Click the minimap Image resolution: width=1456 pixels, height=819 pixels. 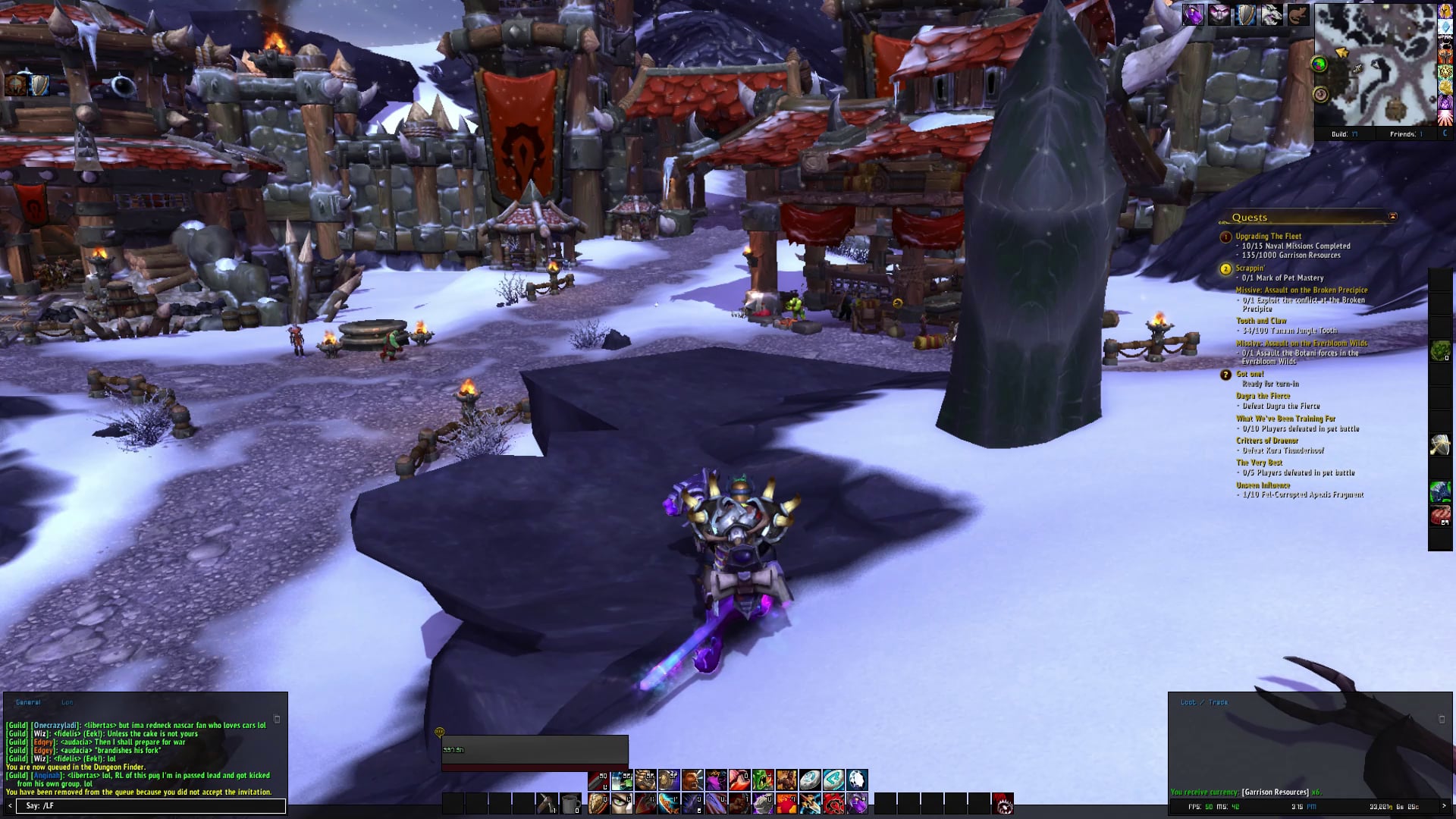1376,64
